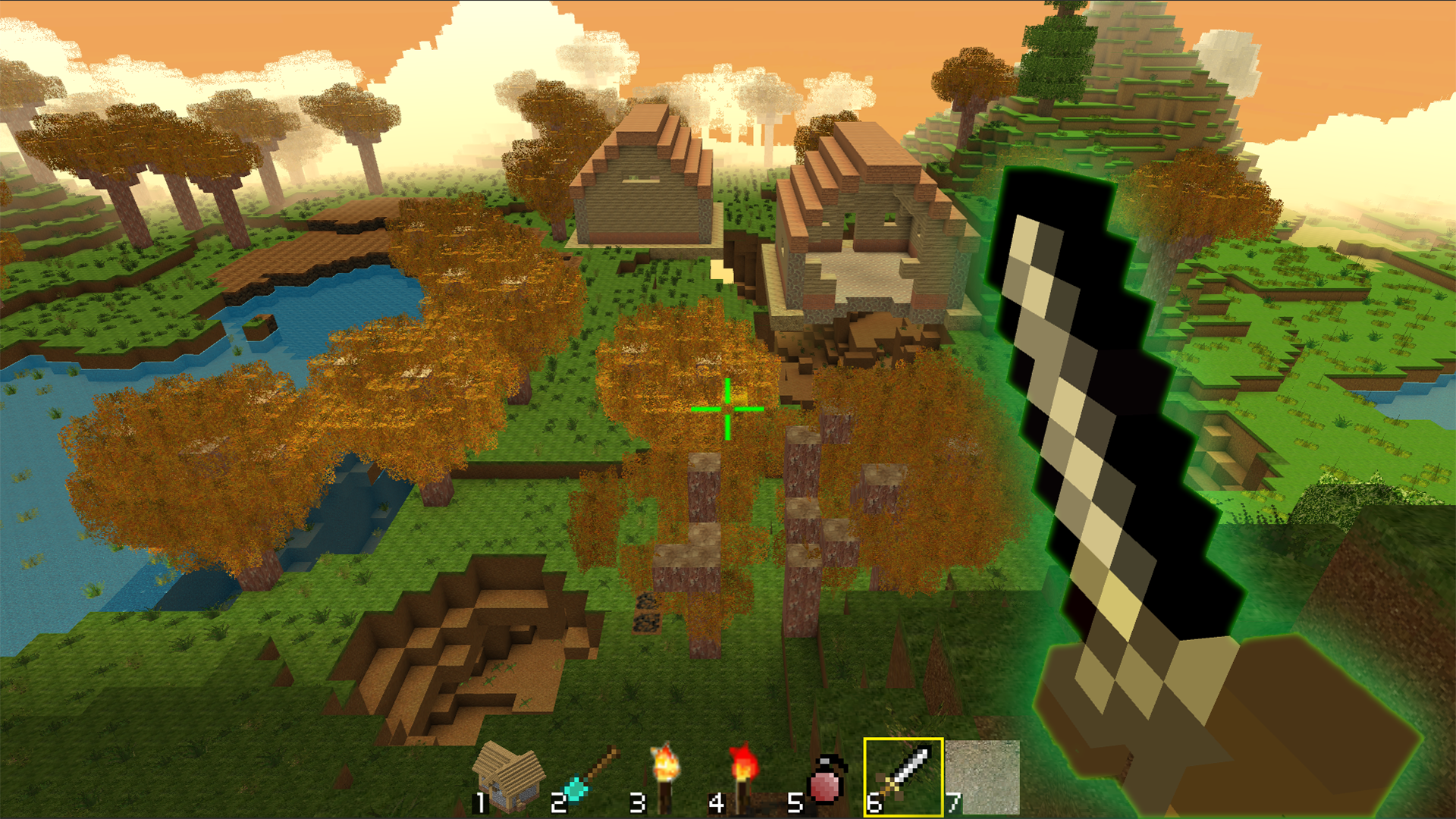This screenshot has height=819, width=1456.
Task: Select the house schematic in hotbar slot 1
Action: [x=504, y=775]
